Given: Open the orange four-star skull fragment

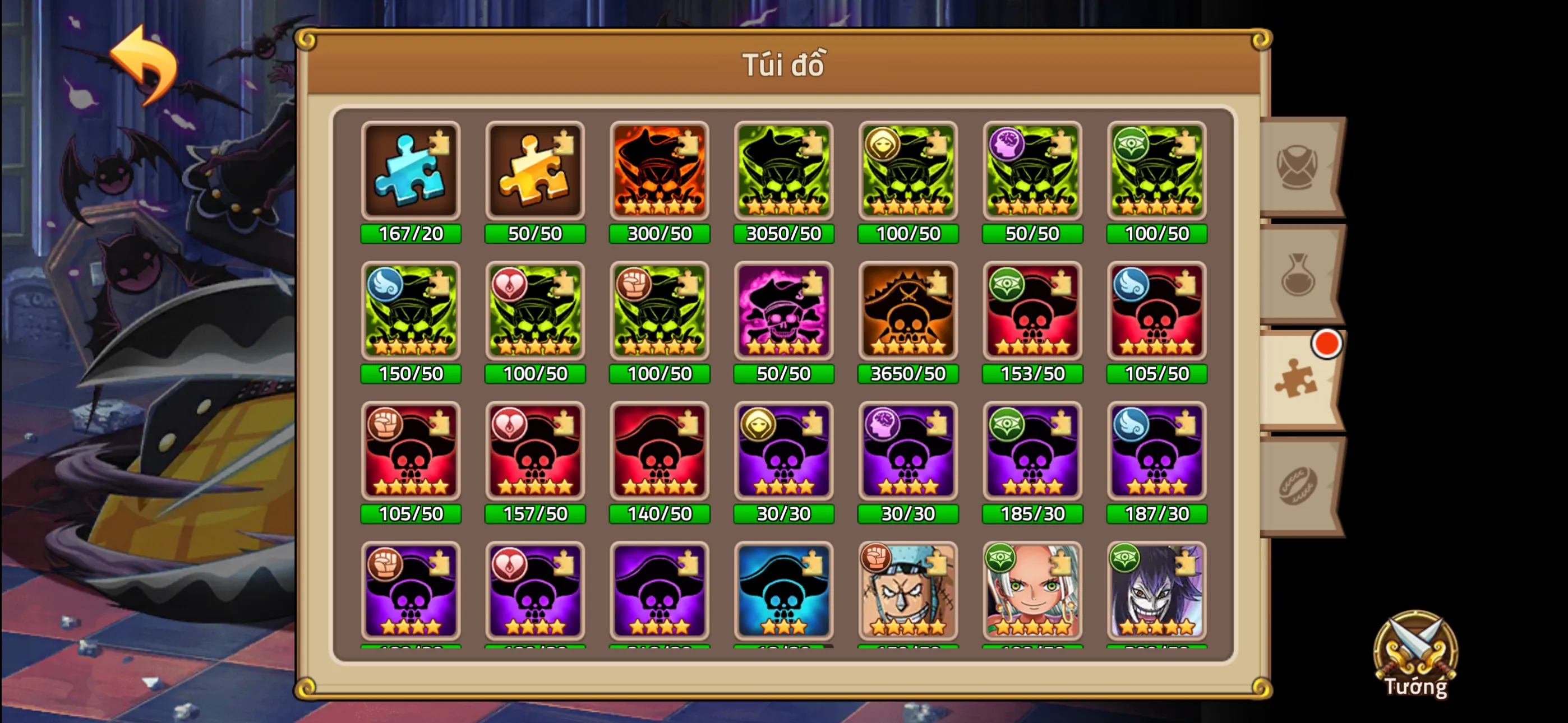Looking at the screenshot, I should (659, 171).
